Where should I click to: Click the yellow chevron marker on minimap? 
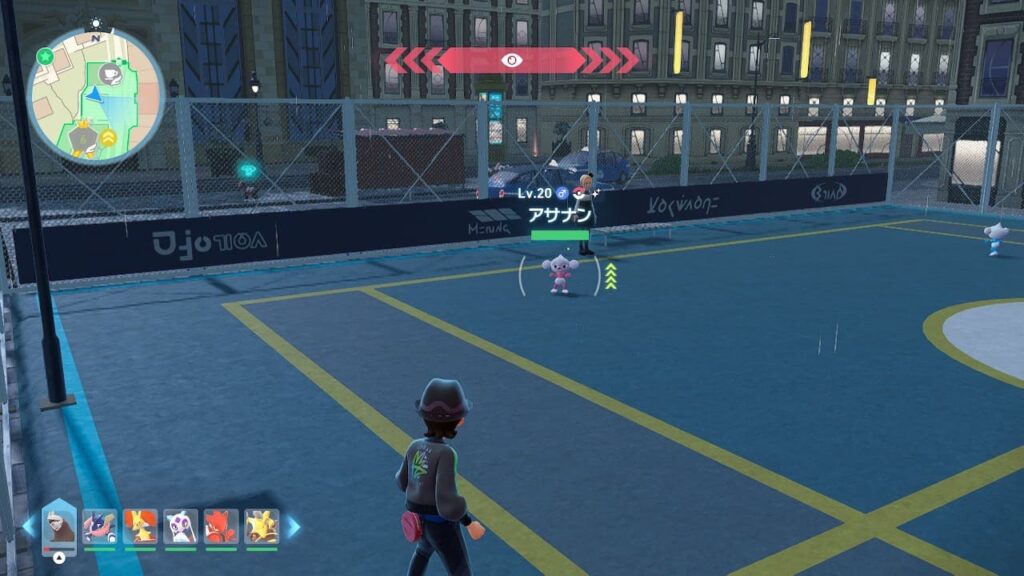[x=107, y=139]
